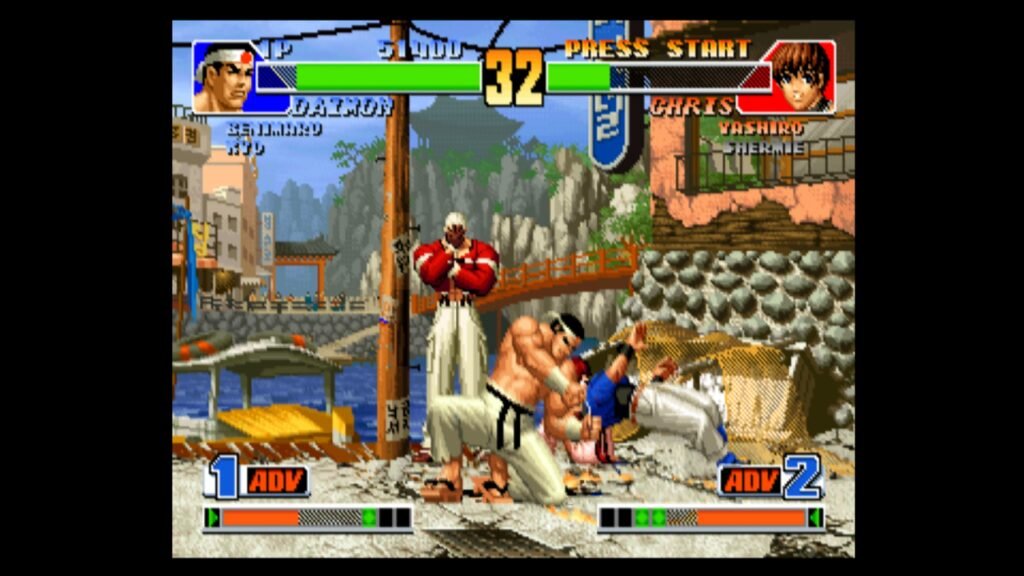Select Chris's character portrait

(800, 77)
